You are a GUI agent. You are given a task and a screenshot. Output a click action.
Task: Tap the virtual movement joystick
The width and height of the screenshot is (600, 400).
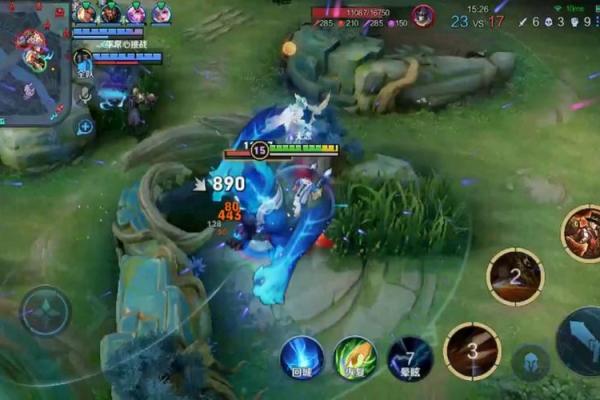(x=46, y=311)
